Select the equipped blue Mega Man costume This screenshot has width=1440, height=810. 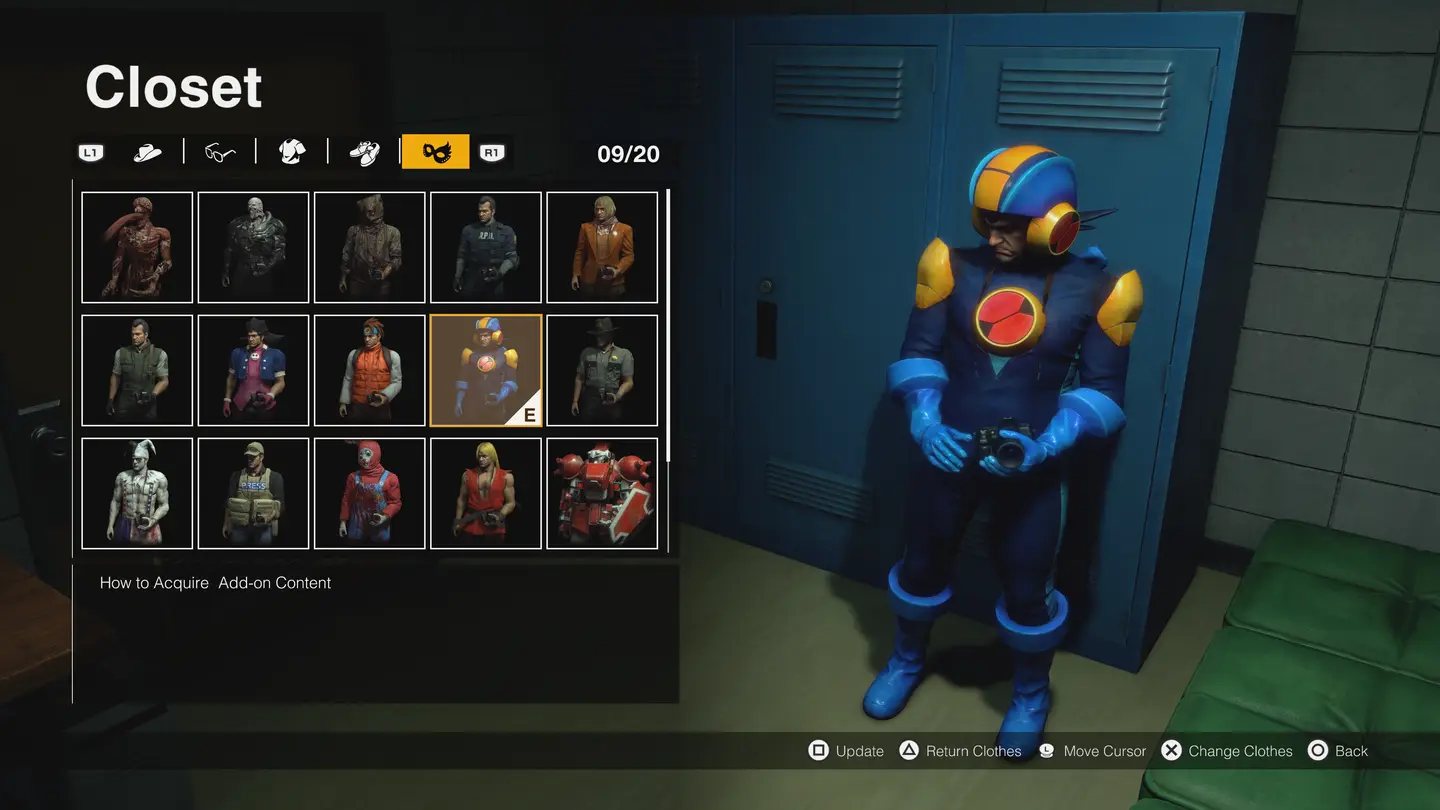pyautogui.click(x=486, y=370)
